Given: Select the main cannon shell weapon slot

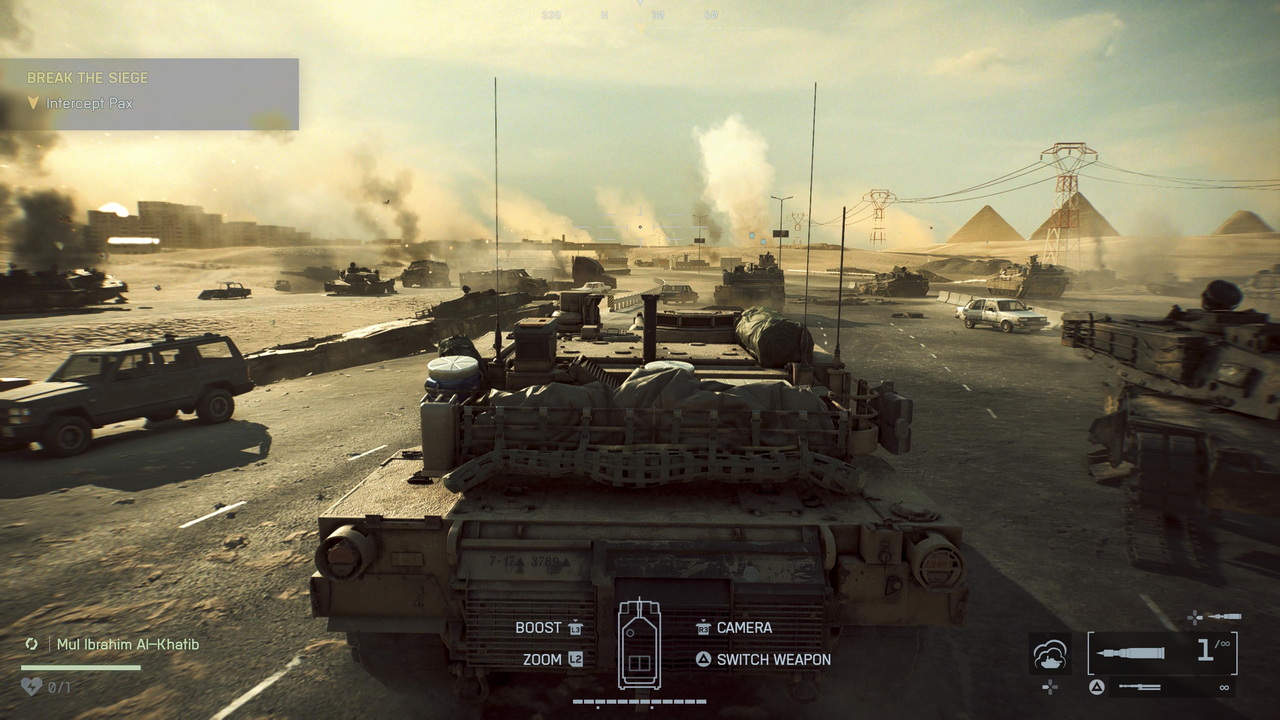Looking at the screenshot, I should coord(1162,653).
